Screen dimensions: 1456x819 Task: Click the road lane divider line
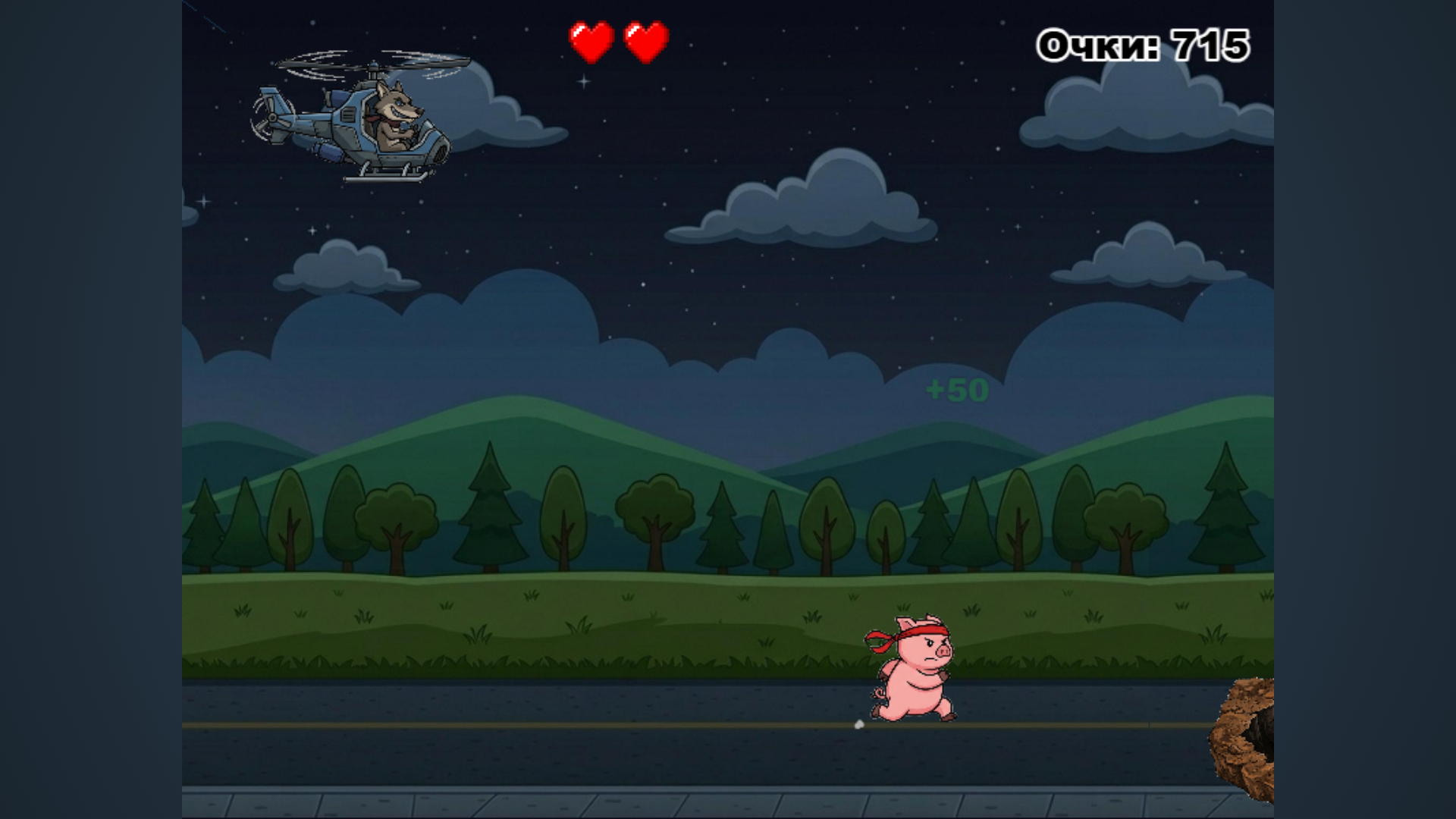pyautogui.click(x=531, y=724)
